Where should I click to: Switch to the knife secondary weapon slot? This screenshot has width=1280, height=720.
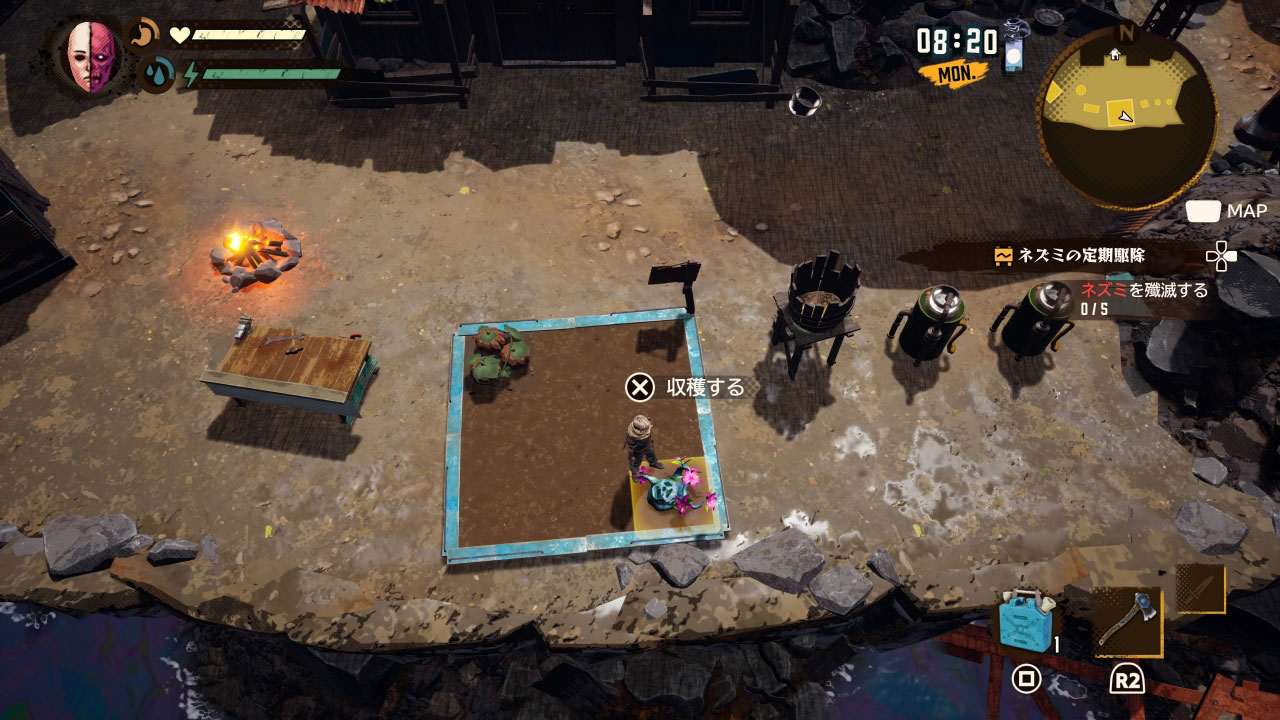1200,589
